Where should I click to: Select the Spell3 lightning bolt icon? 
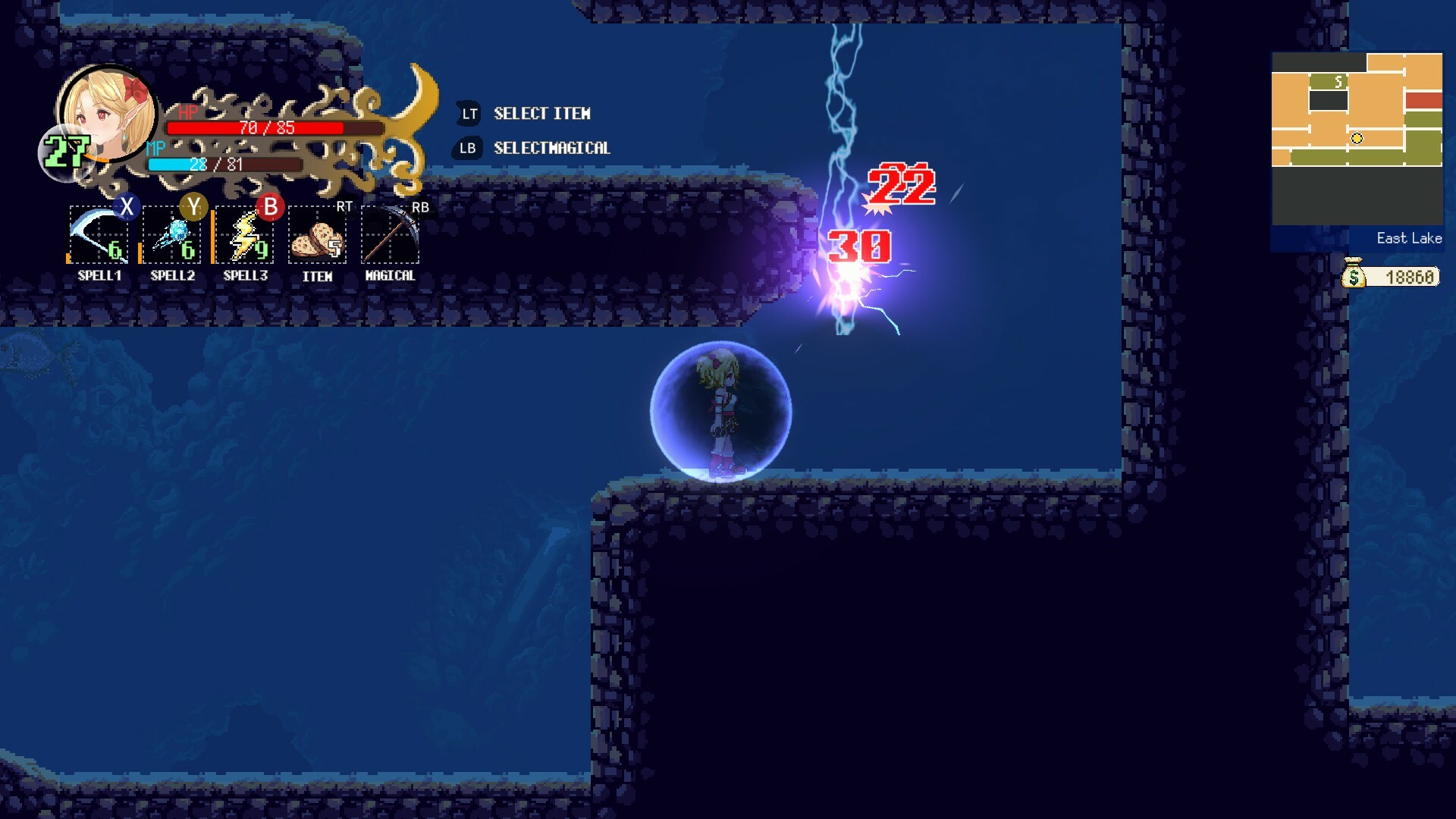pos(243,235)
